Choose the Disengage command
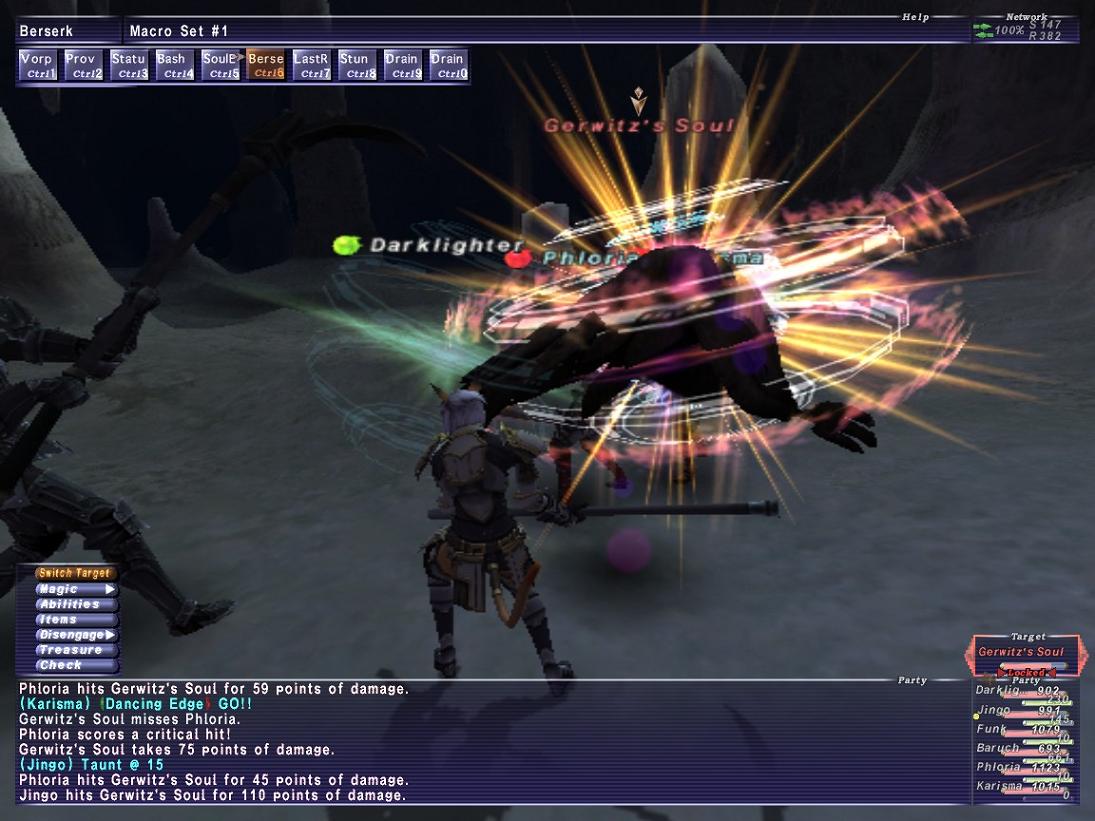Image resolution: width=1095 pixels, height=821 pixels. click(75, 635)
